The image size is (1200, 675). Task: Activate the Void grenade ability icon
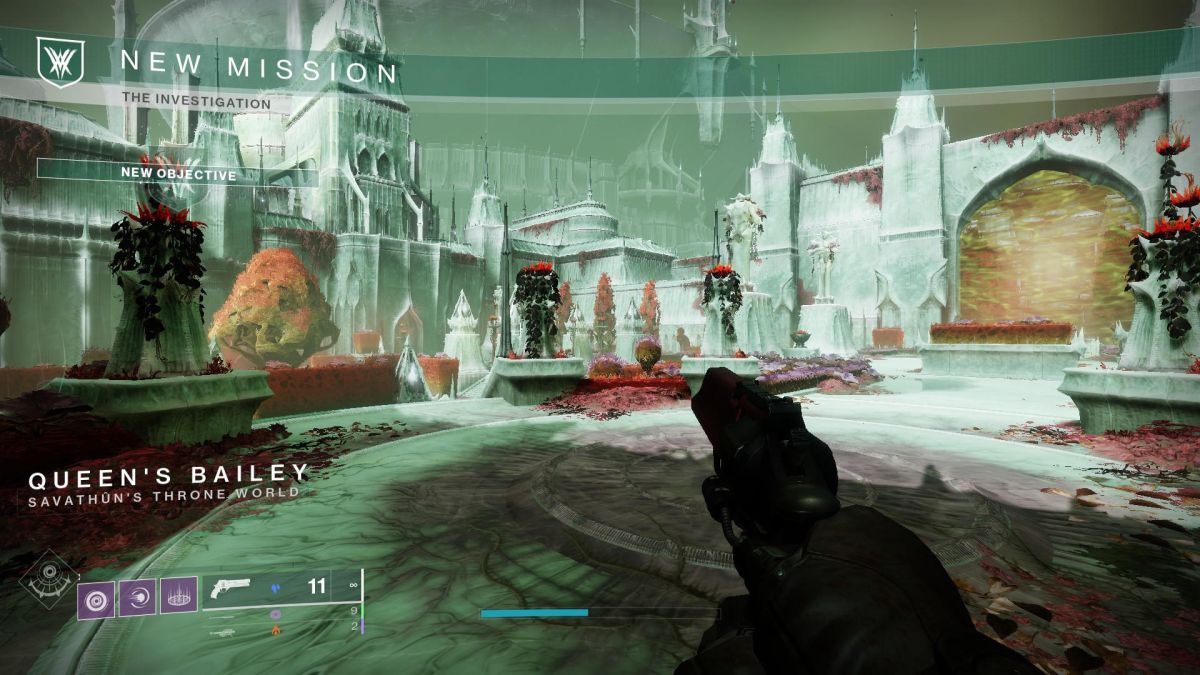pyautogui.click(x=97, y=598)
